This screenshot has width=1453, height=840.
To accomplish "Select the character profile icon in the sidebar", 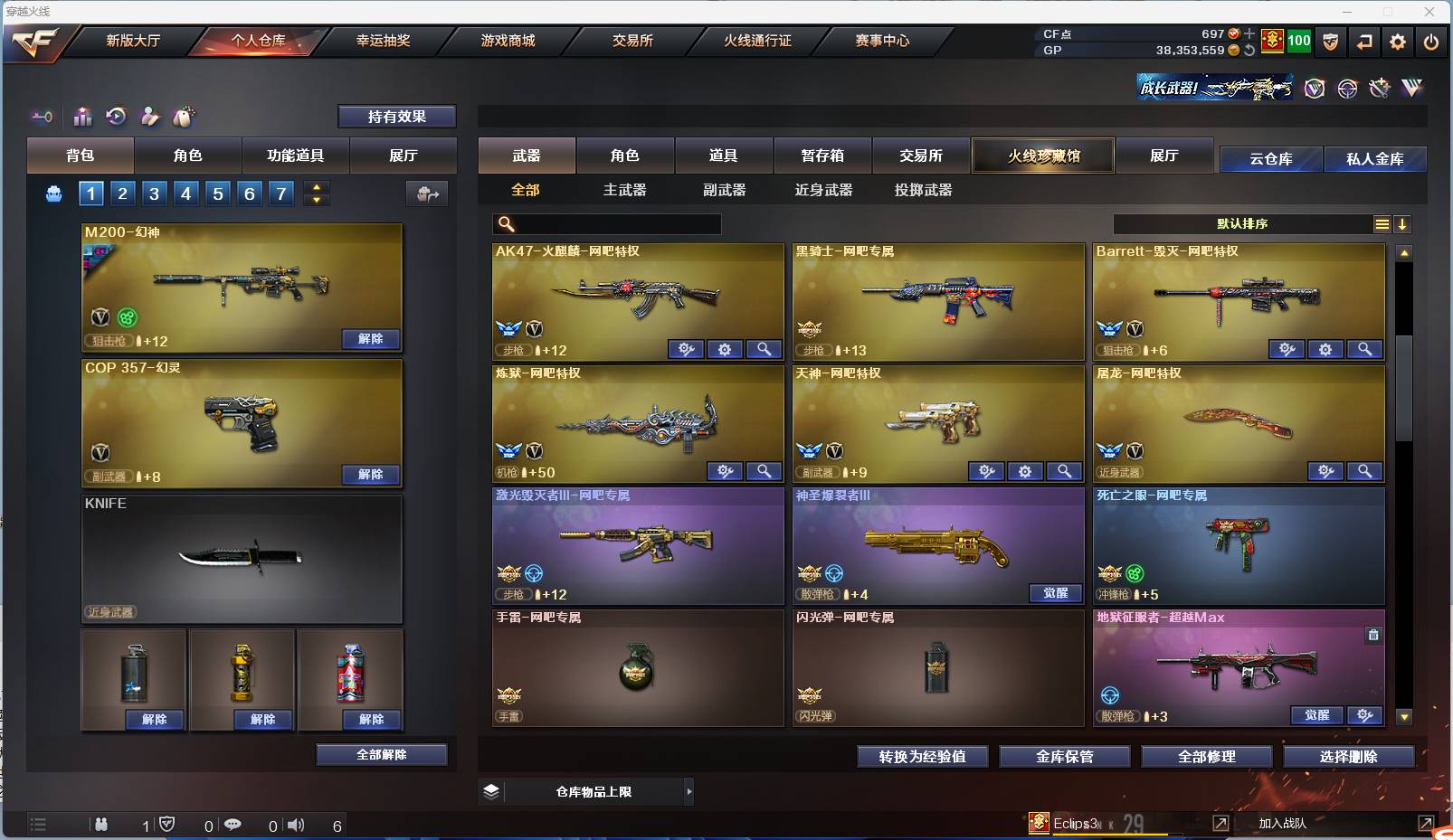I will coord(150,116).
